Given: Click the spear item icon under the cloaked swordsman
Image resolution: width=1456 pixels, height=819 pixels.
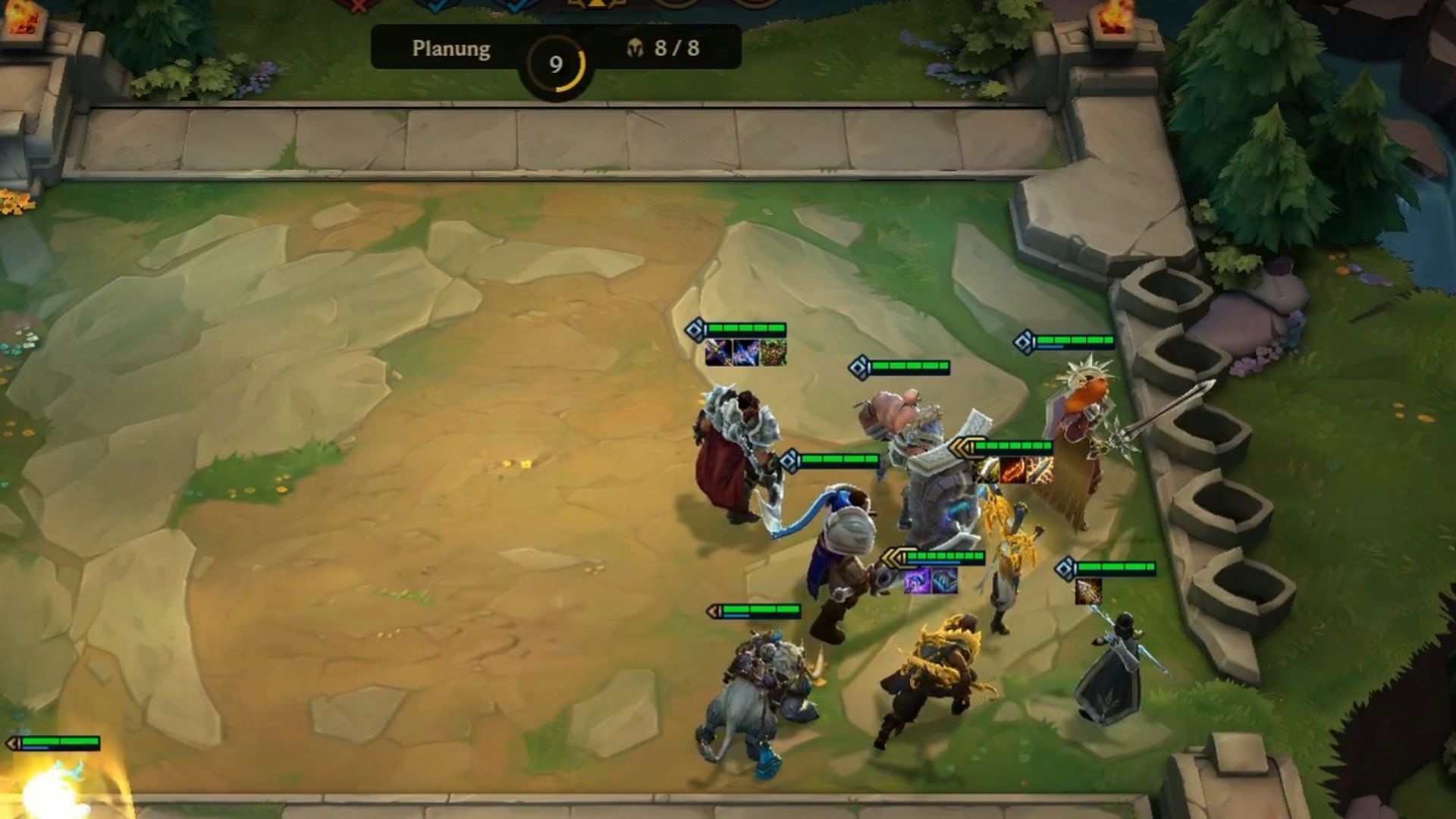Looking at the screenshot, I should pyautogui.click(x=1089, y=593).
